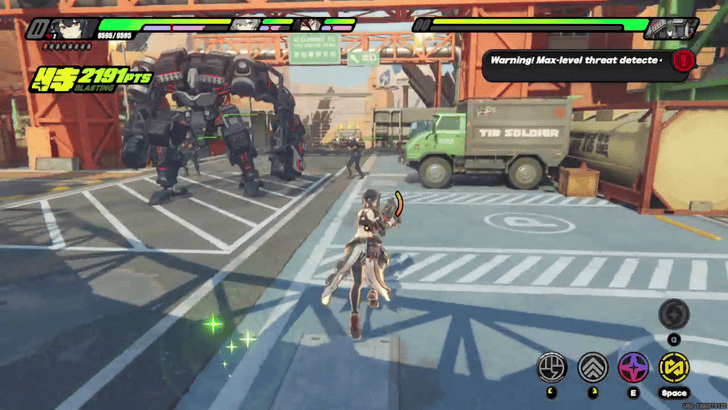Use the purple star special skill
This screenshot has height=410, width=728.
click(633, 366)
